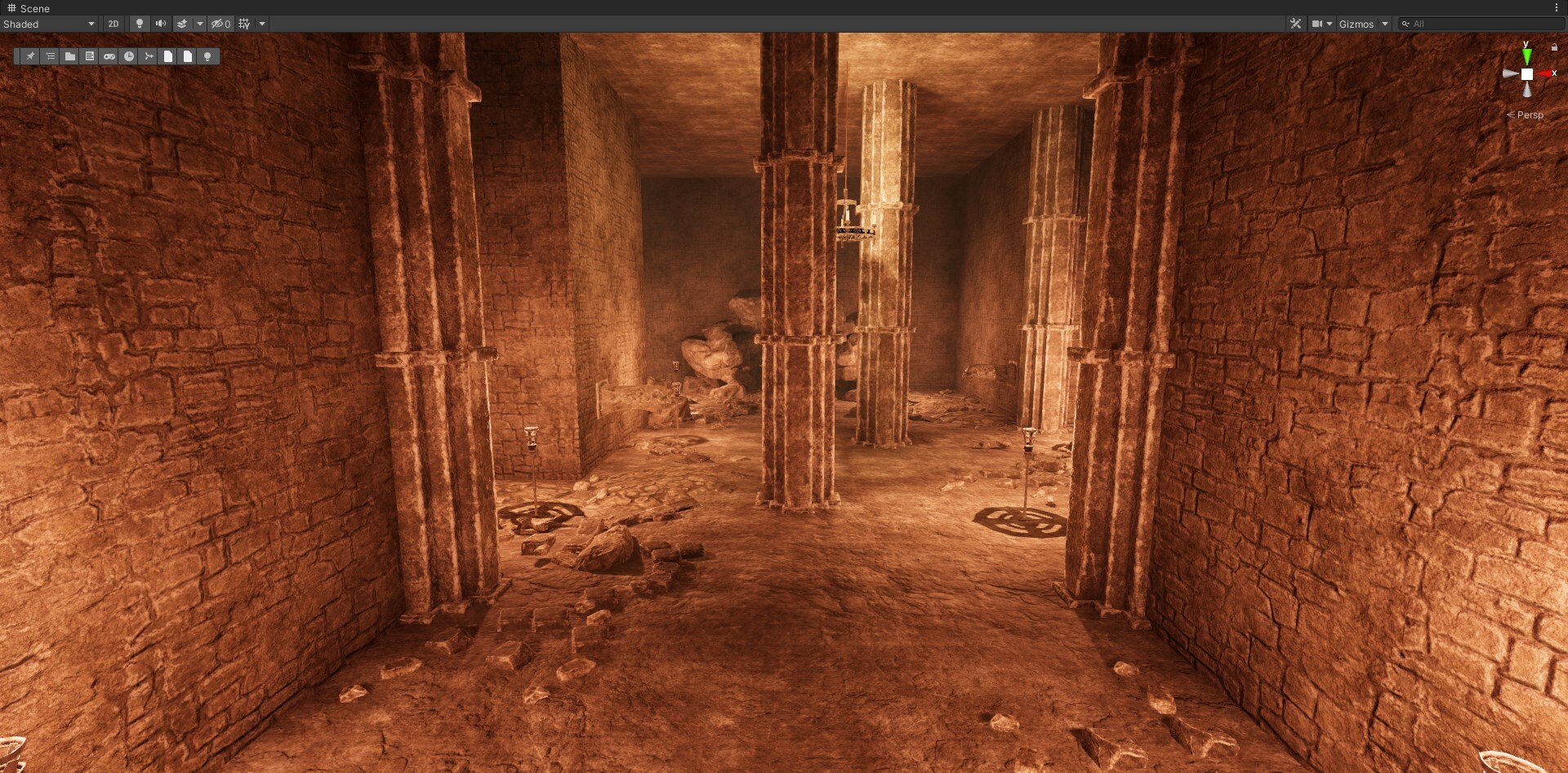Open the Scene panel context menu
The width and height of the screenshot is (1568, 773).
(1558, 8)
